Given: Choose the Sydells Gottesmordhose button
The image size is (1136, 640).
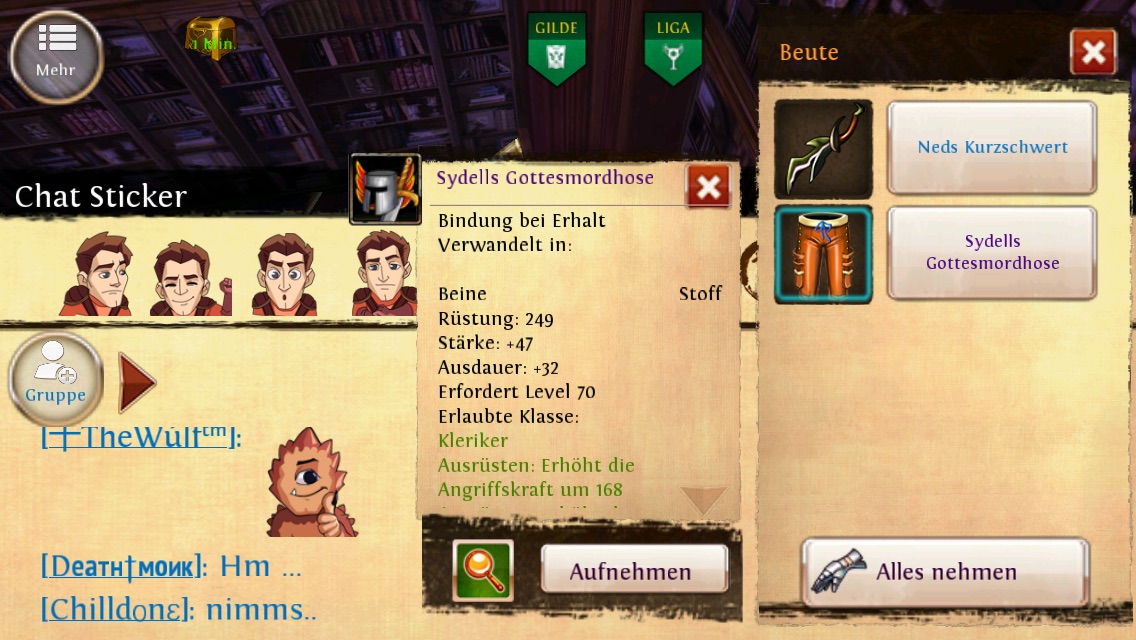Looking at the screenshot, I should [x=992, y=253].
